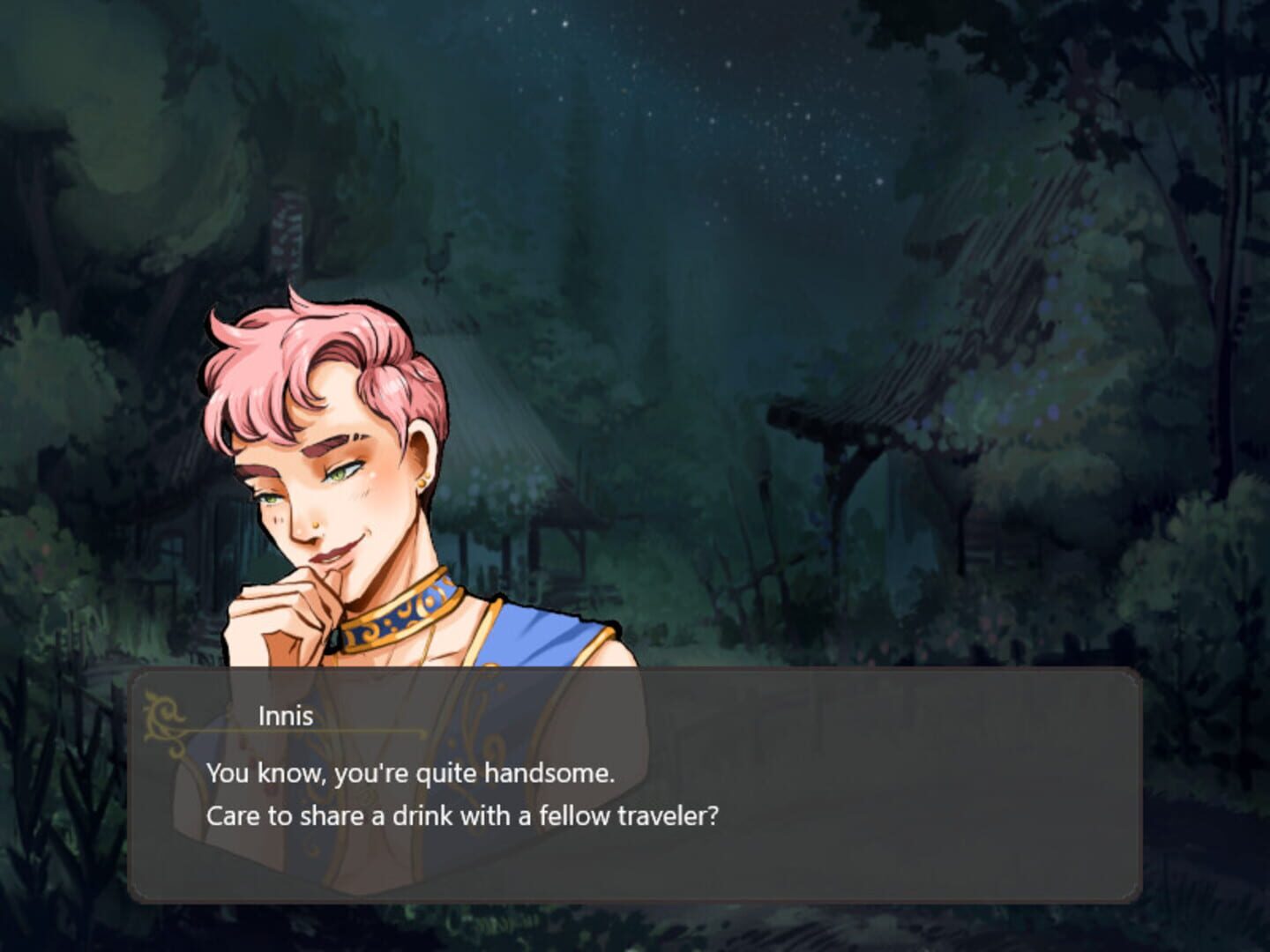This screenshot has height=952, width=1270.
Task: Click 'Care to share a drink with a fellow traveler?'
Action: click(x=465, y=815)
